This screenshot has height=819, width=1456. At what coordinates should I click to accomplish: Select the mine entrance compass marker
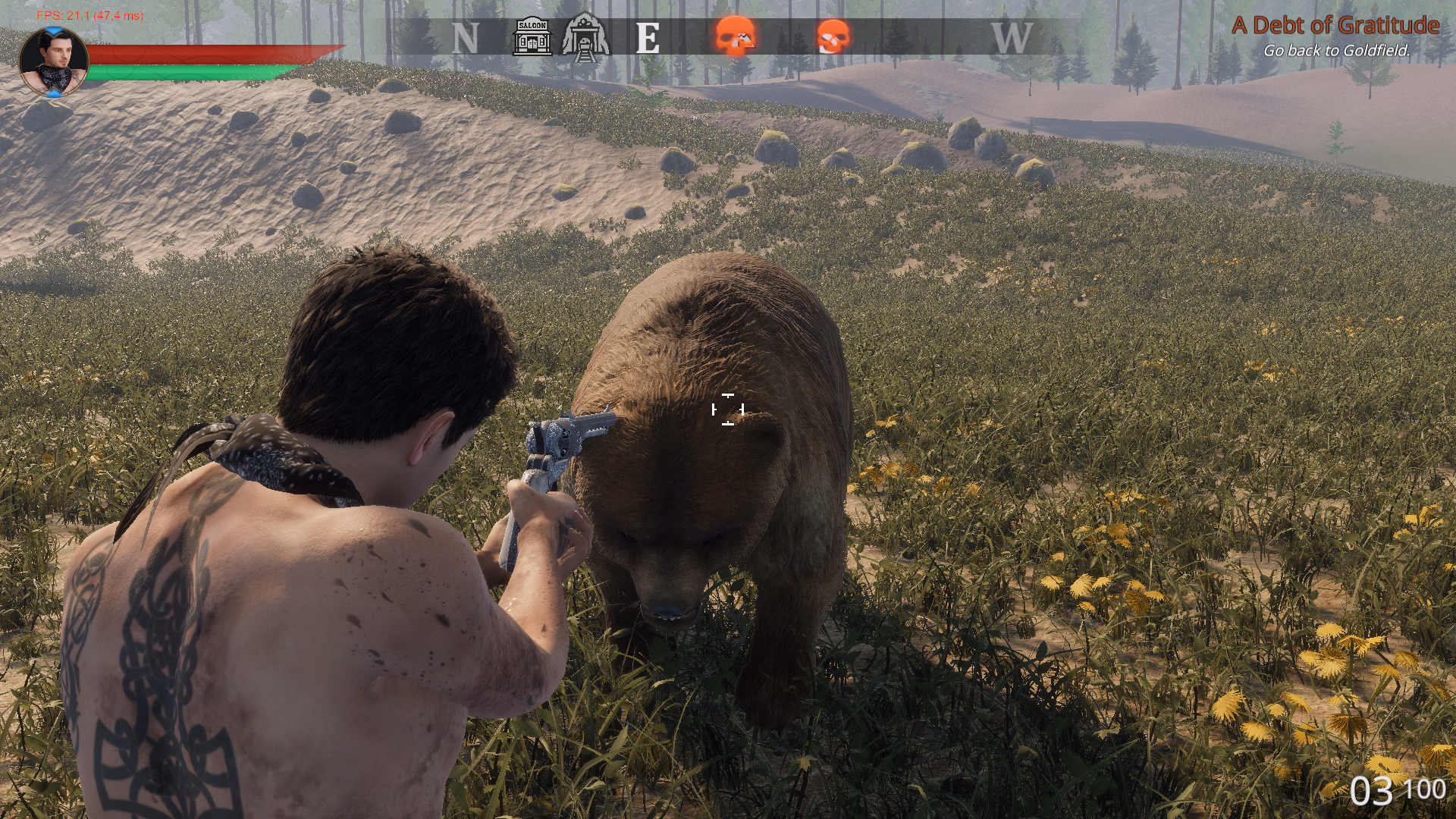[x=585, y=36]
